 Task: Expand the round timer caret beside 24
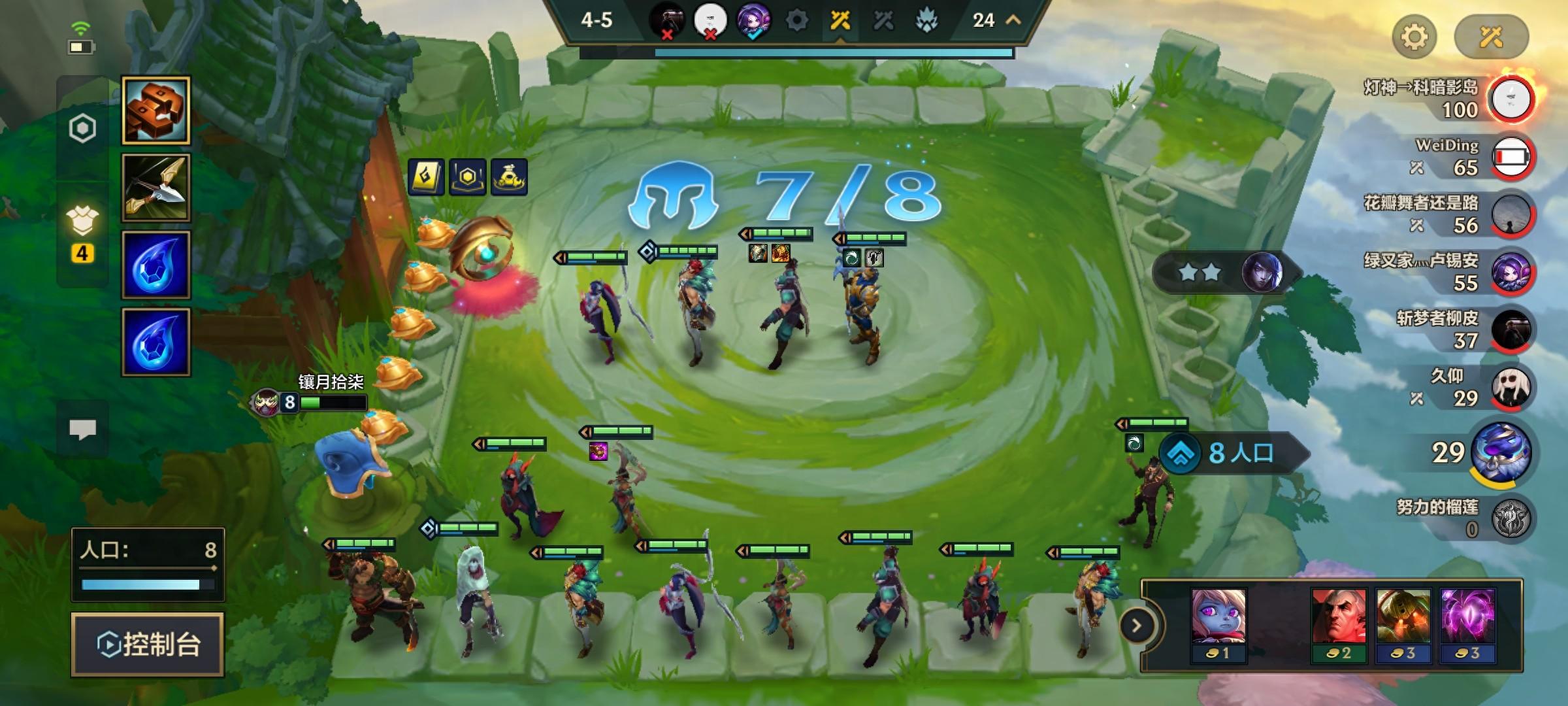(1013, 20)
